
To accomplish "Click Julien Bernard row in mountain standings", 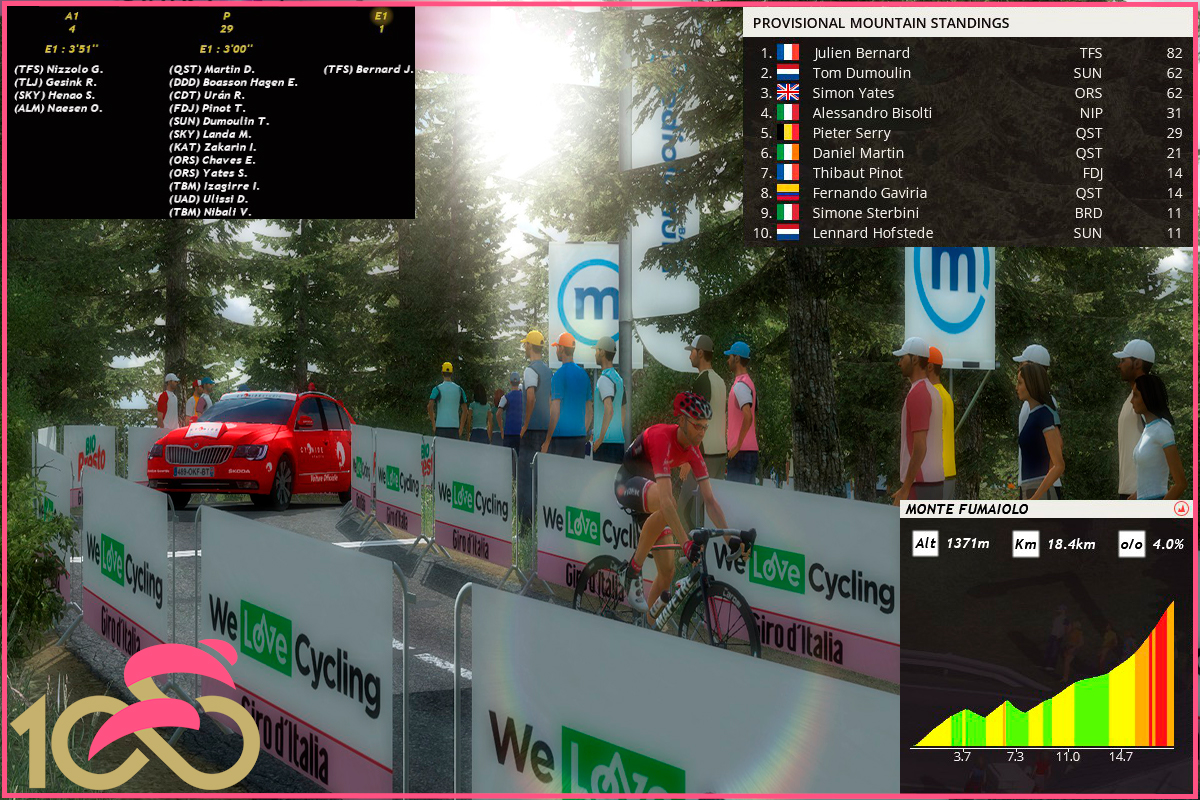I will (968, 53).
